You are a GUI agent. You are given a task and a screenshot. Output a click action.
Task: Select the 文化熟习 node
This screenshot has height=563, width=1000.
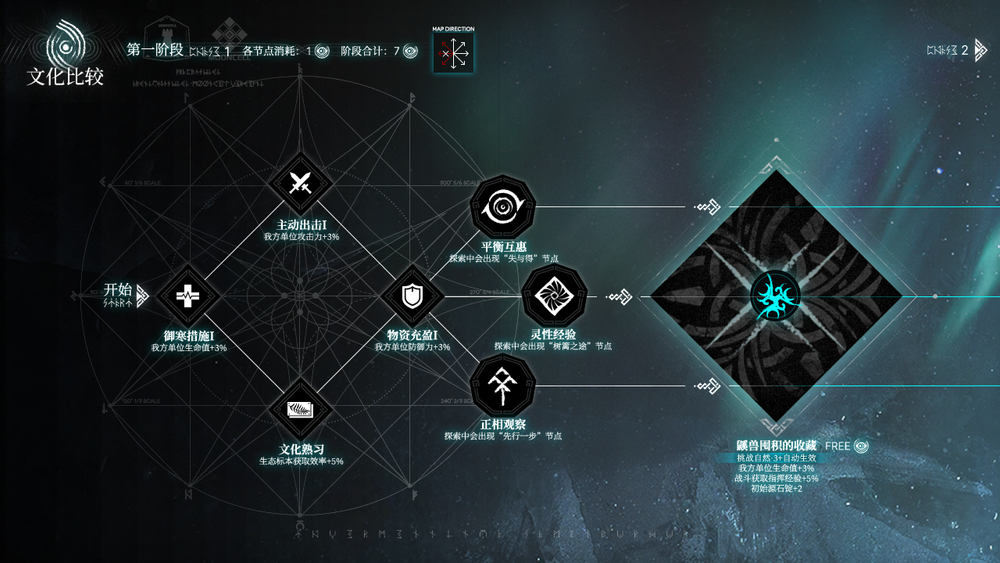[x=298, y=409]
